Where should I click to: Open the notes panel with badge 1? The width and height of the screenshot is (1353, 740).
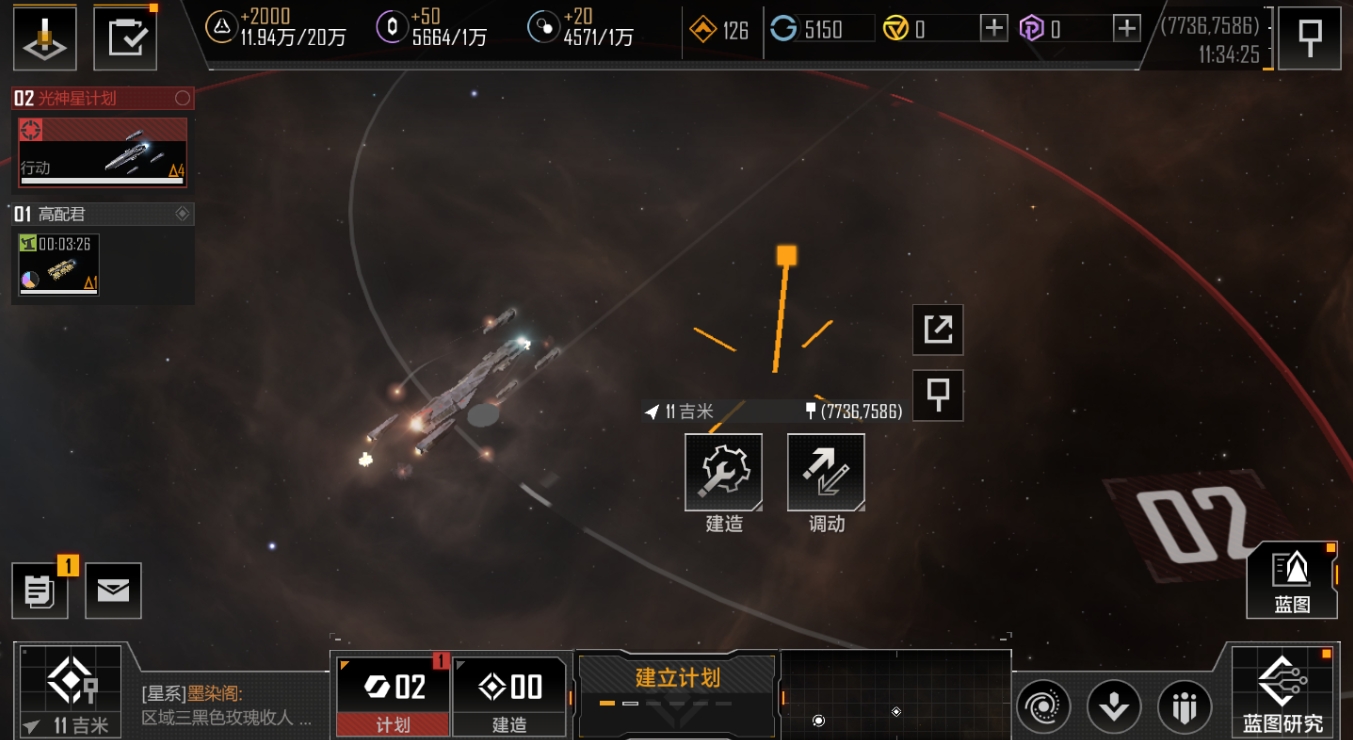tap(39, 590)
